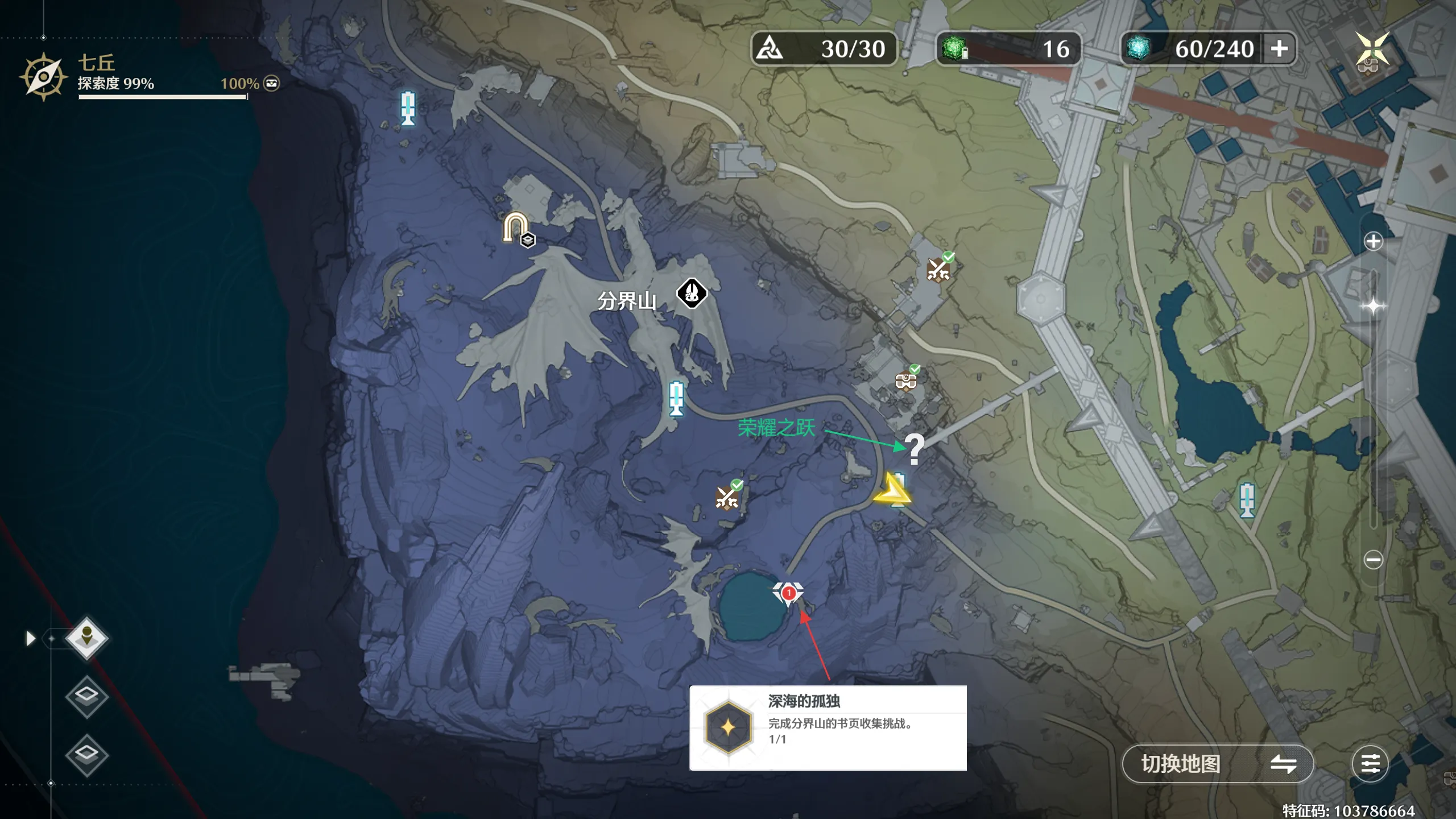This screenshot has height=819, width=1456.
Task: Select the golden arch map marker
Action: [x=515, y=227]
